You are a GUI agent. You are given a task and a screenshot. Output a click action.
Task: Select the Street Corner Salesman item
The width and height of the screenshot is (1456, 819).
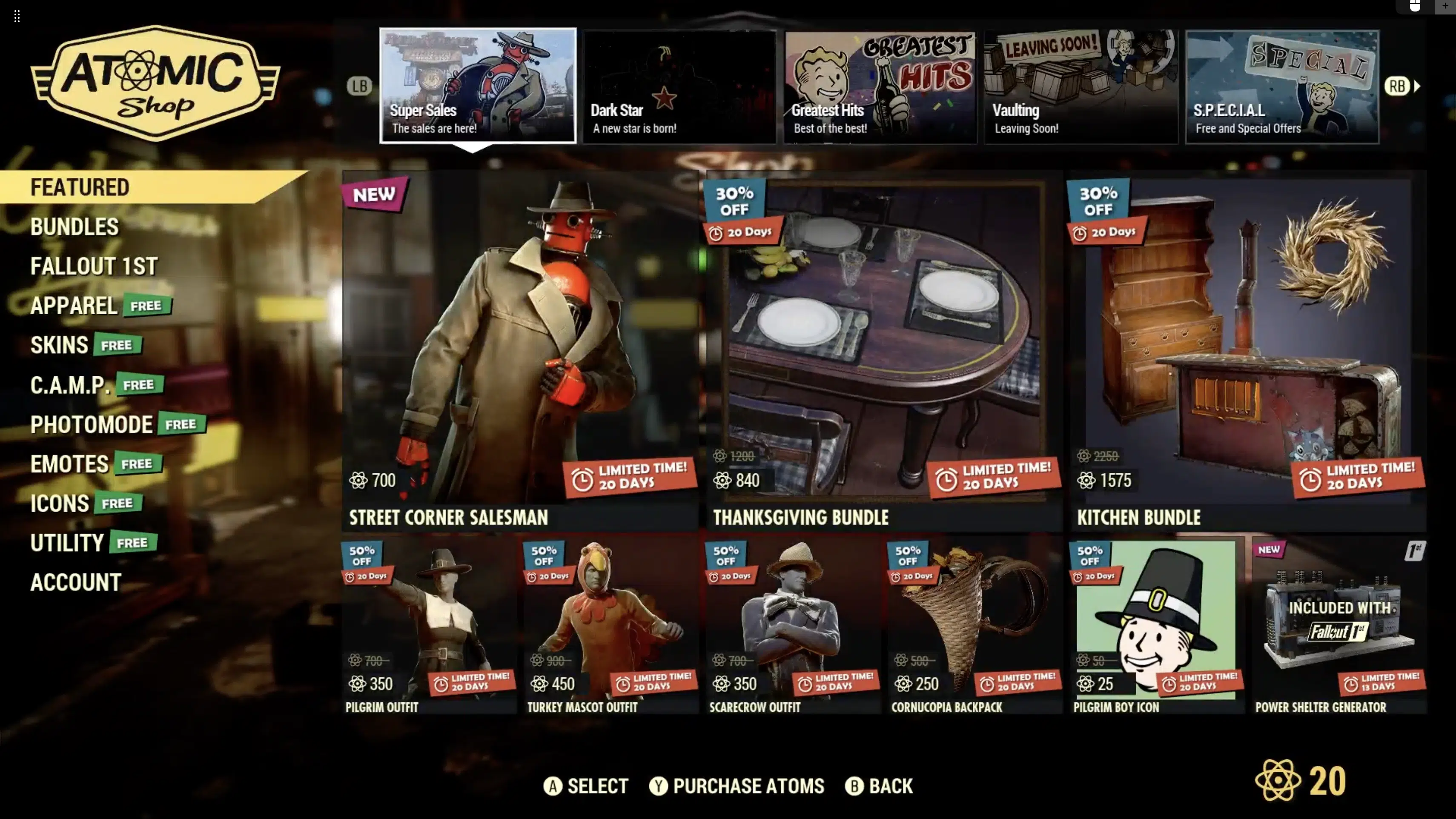(x=520, y=350)
